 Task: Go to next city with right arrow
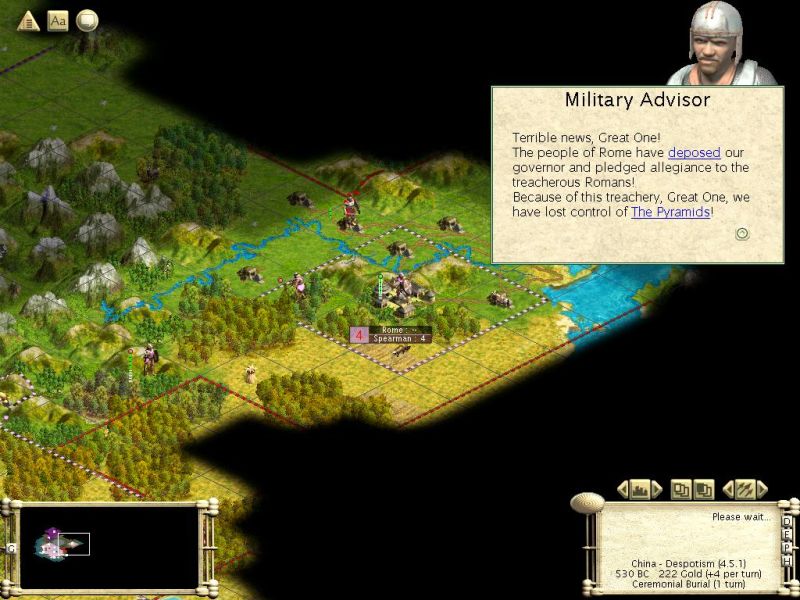(658, 489)
